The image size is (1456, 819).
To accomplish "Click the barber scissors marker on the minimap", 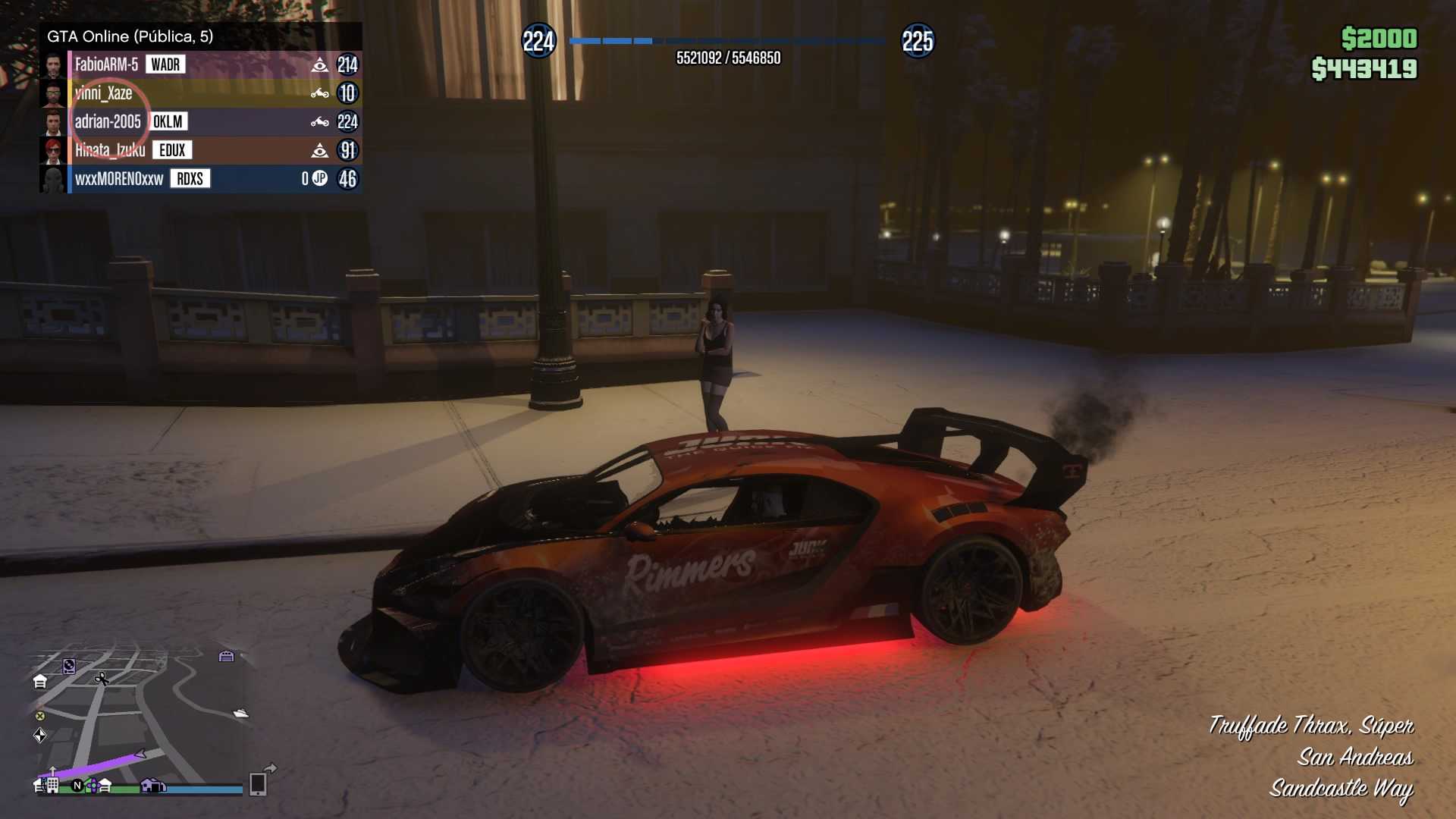I will 102,679.
